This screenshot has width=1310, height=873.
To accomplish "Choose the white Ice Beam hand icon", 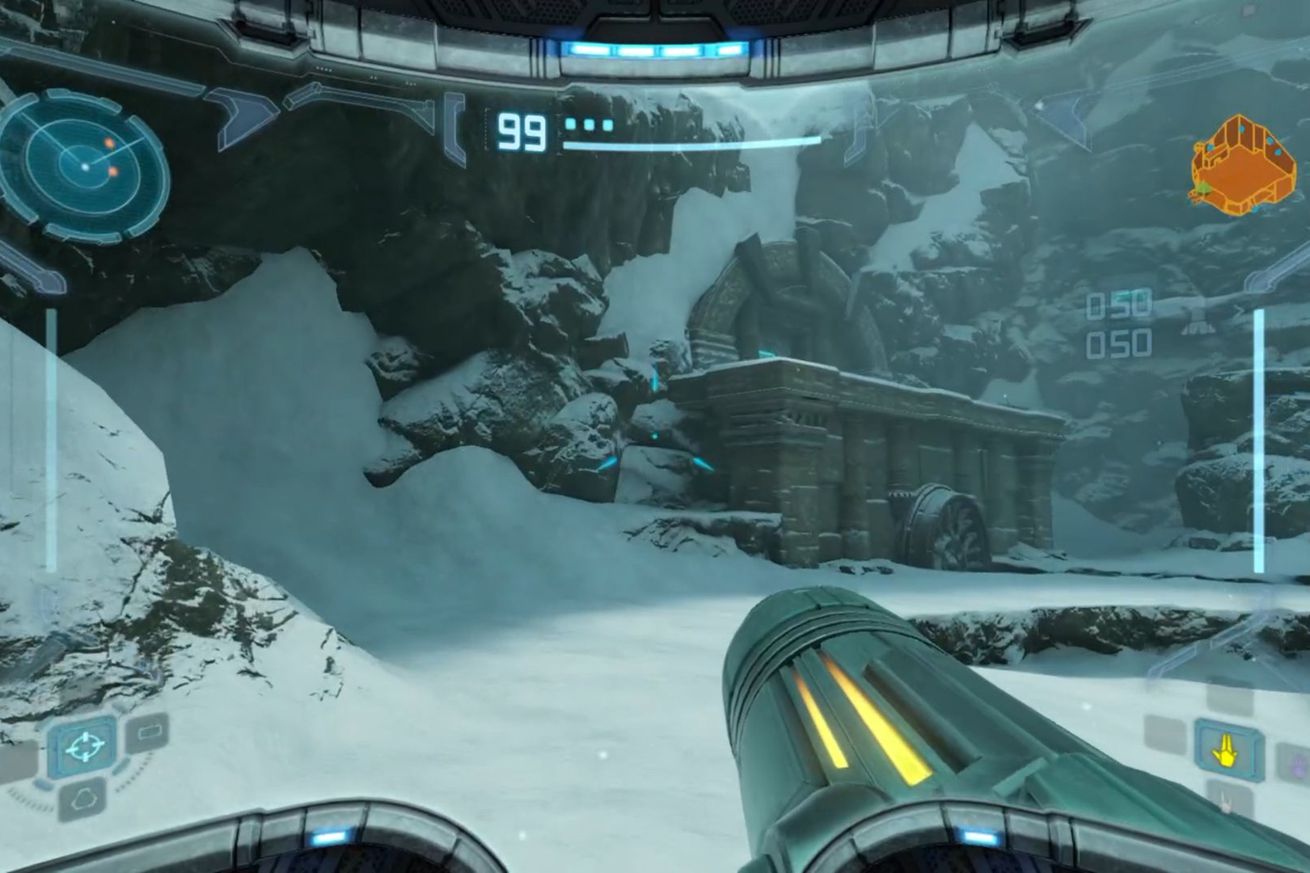I will [x=1228, y=800].
